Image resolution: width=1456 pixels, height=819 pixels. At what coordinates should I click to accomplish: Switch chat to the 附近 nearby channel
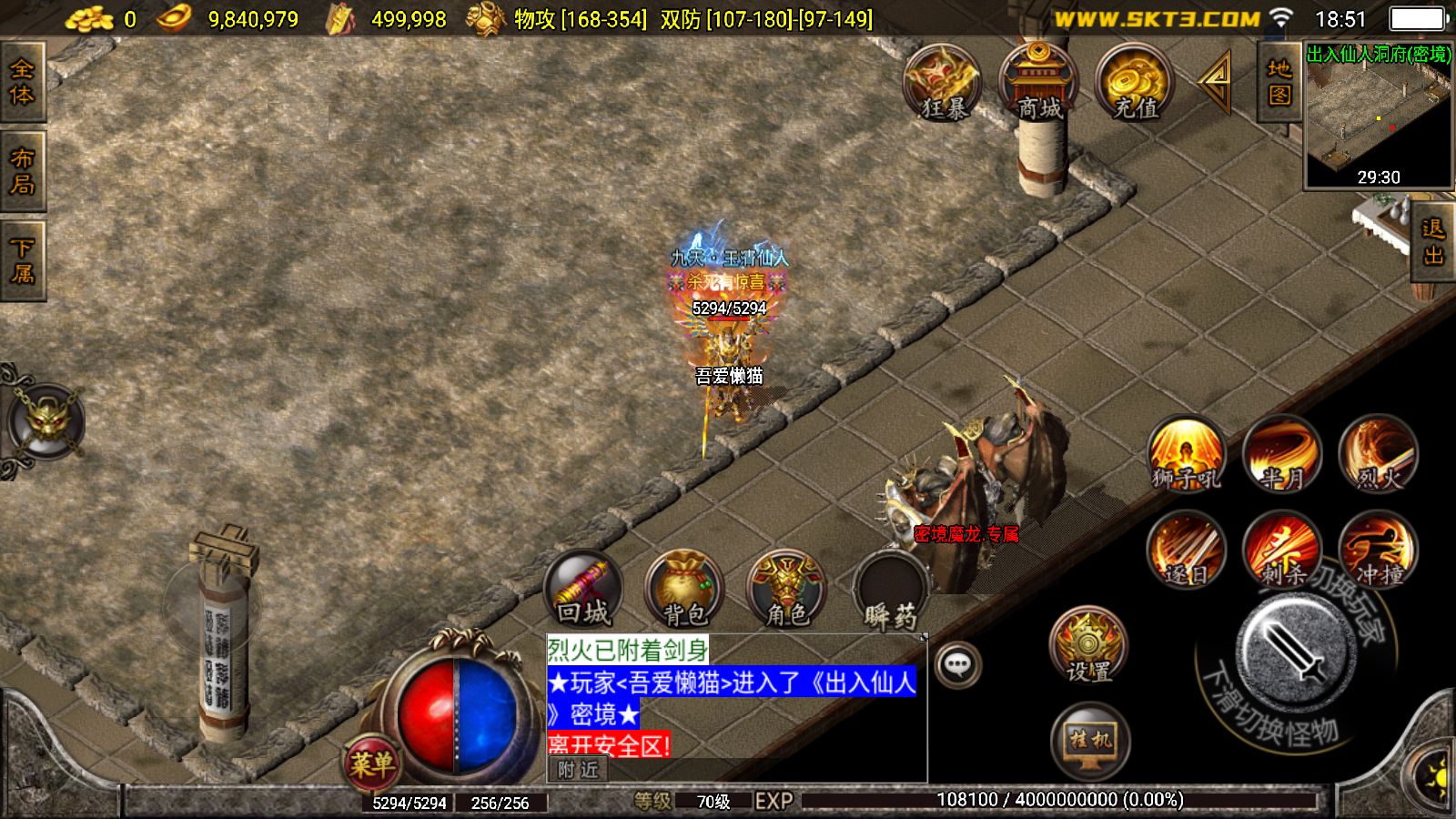coord(579,770)
